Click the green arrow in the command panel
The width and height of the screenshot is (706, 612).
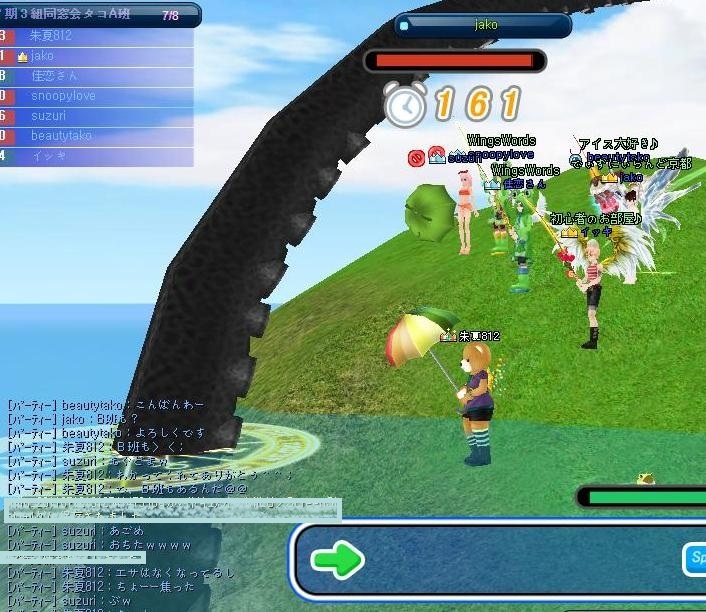tap(337, 560)
